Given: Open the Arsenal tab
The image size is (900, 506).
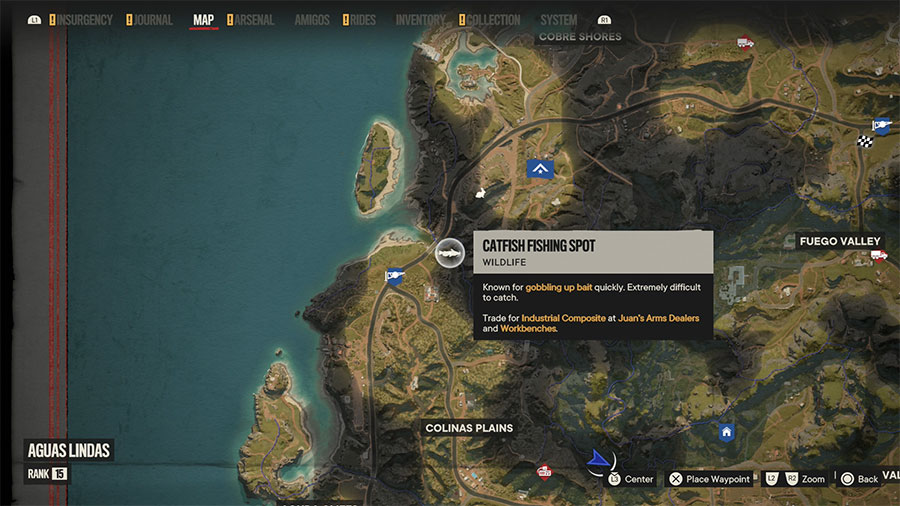Looking at the screenshot, I should 256,20.
